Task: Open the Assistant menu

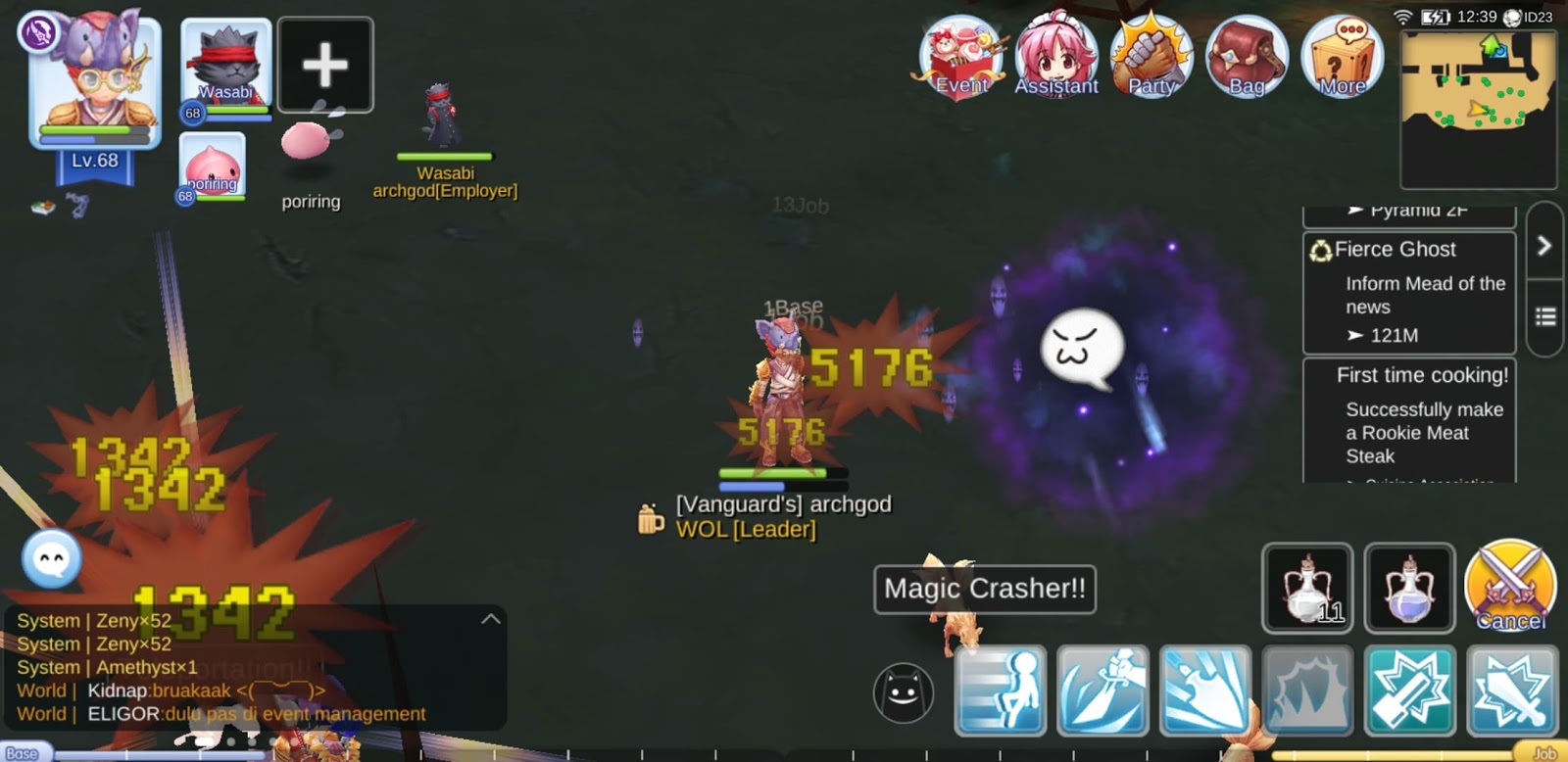Action: [1055, 54]
